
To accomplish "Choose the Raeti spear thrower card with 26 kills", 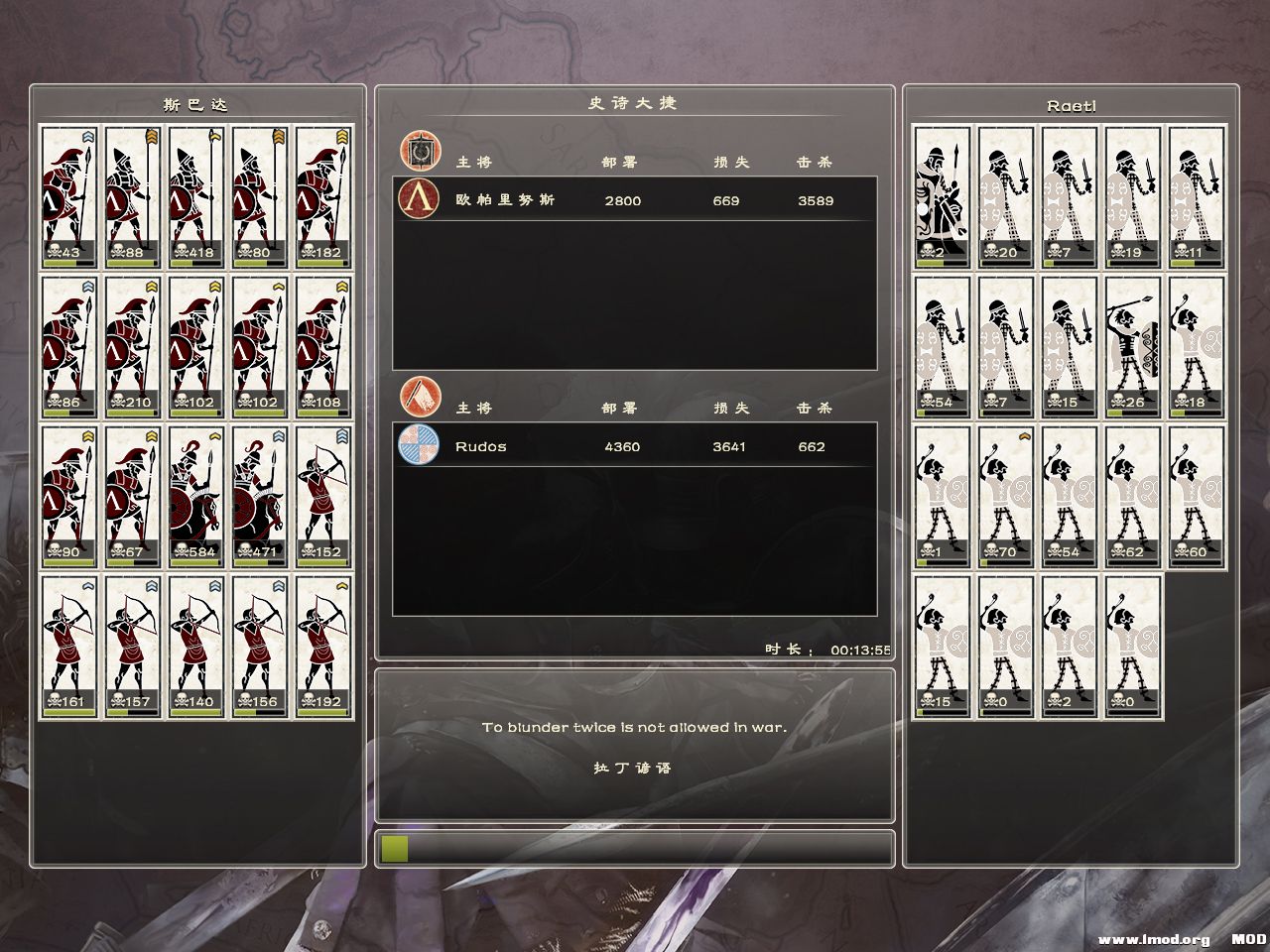I will [1133, 346].
